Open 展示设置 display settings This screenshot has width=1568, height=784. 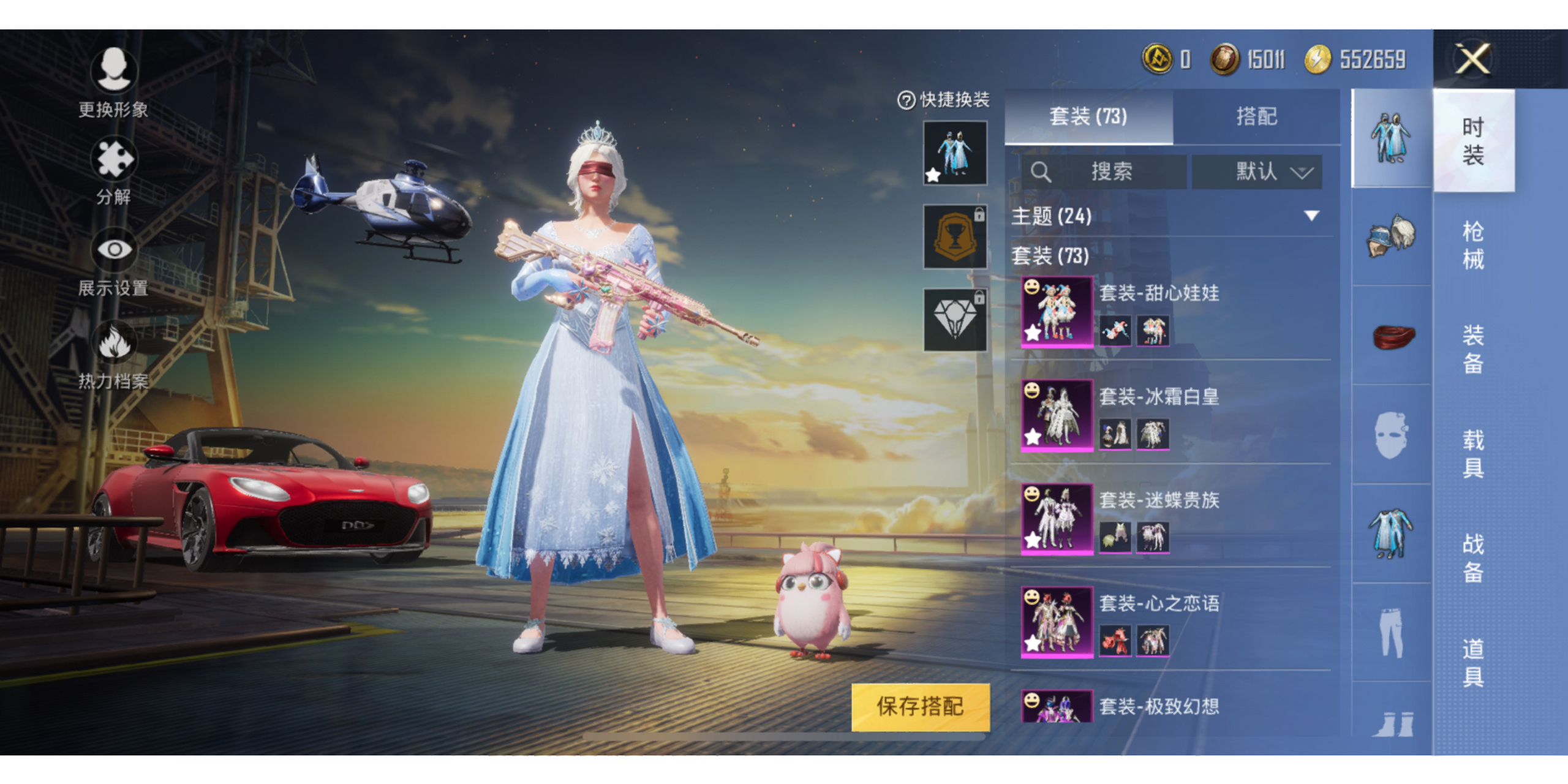pyautogui.click(x=113, y=250)
